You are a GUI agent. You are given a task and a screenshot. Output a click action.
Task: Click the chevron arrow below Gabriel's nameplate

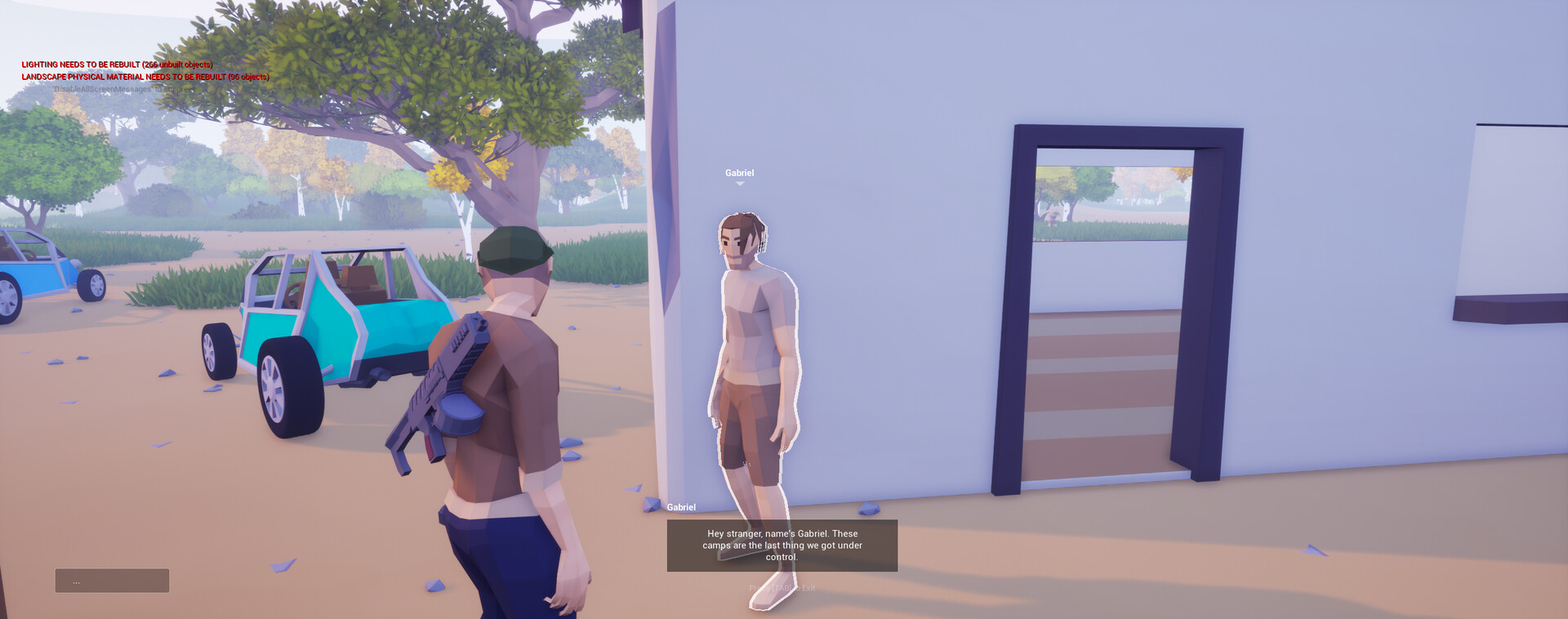pyautogui.click(x=740, y=184)
